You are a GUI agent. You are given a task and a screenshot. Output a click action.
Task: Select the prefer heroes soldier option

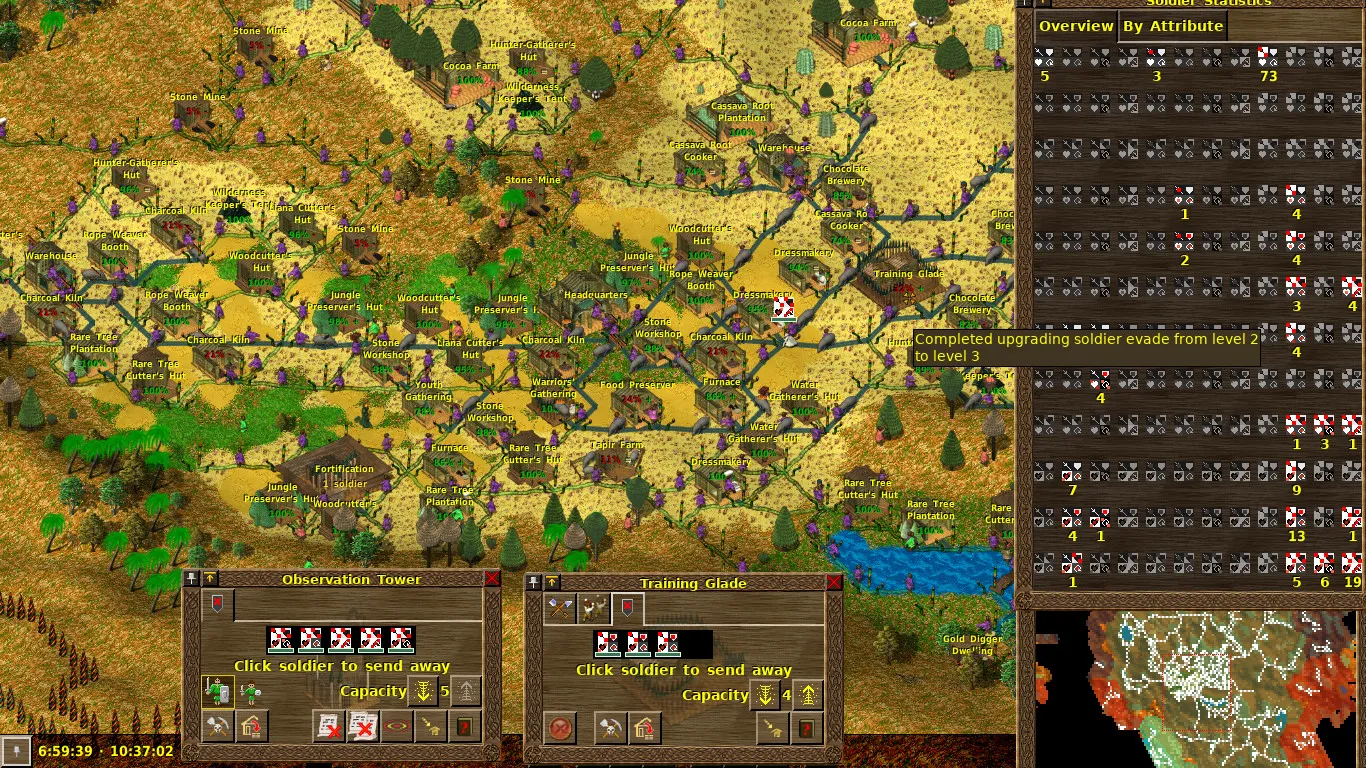coord(217,691)
